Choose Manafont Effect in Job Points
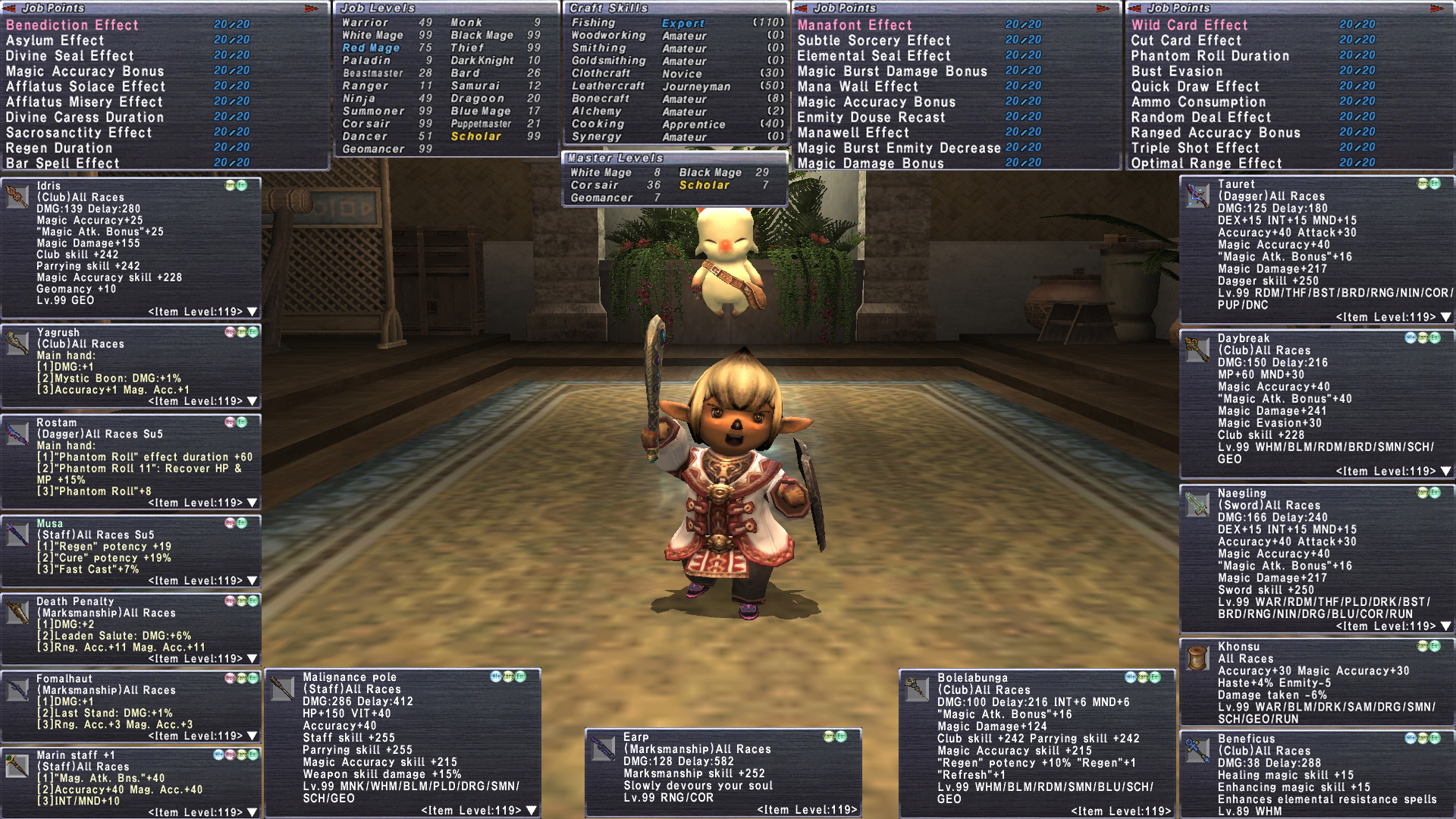 pyautogui.click(x=855, y=25)
